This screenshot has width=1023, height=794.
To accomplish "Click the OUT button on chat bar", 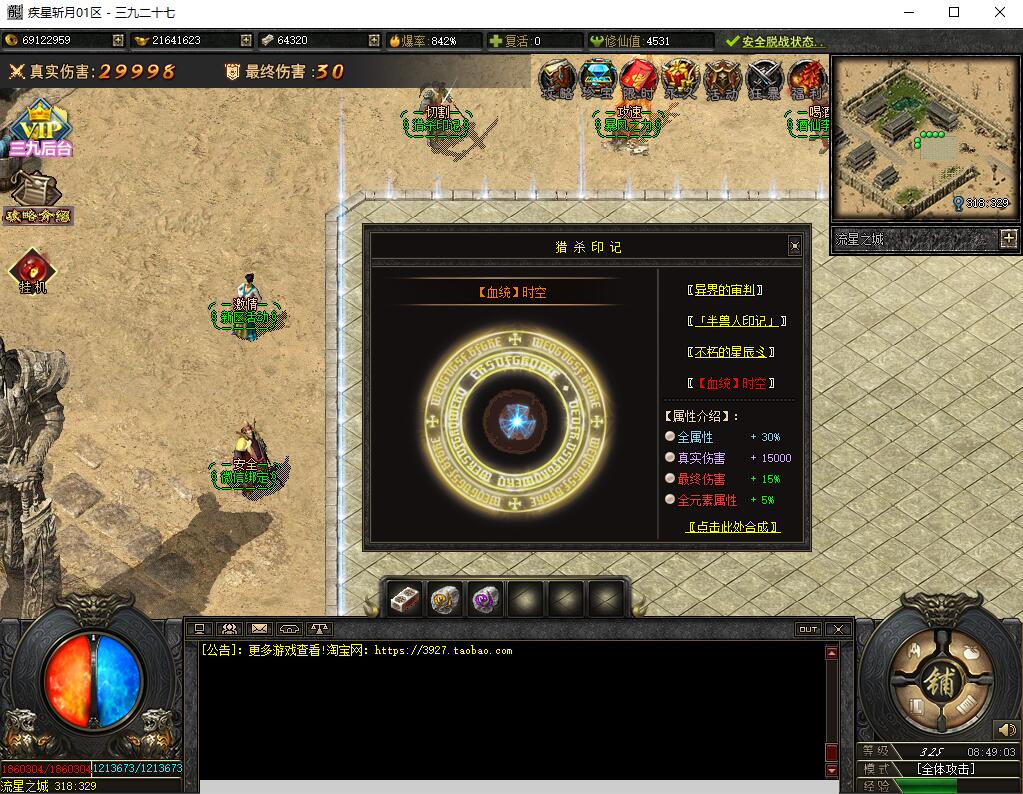I will tap(808, 629).
